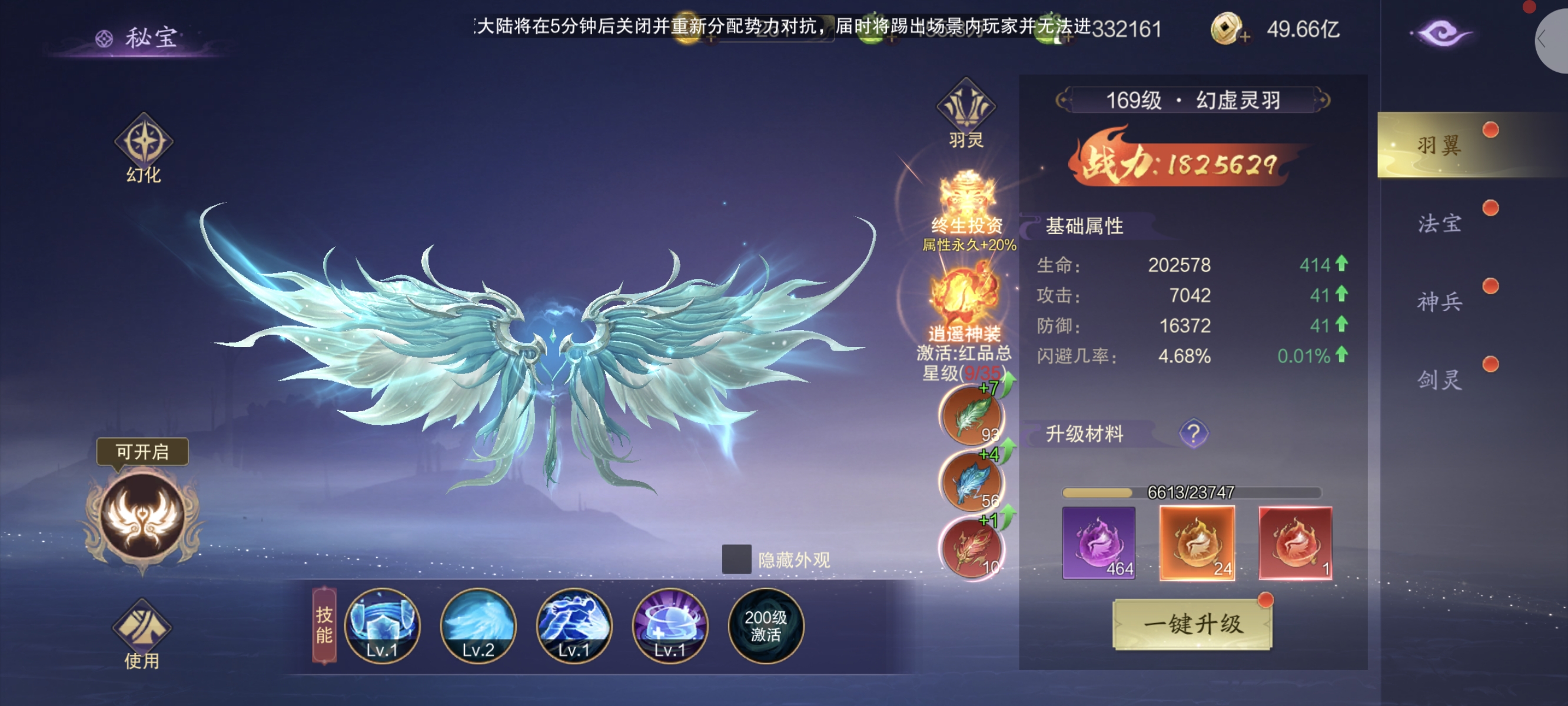Add more gold coins with plus button

(1244, 37)
